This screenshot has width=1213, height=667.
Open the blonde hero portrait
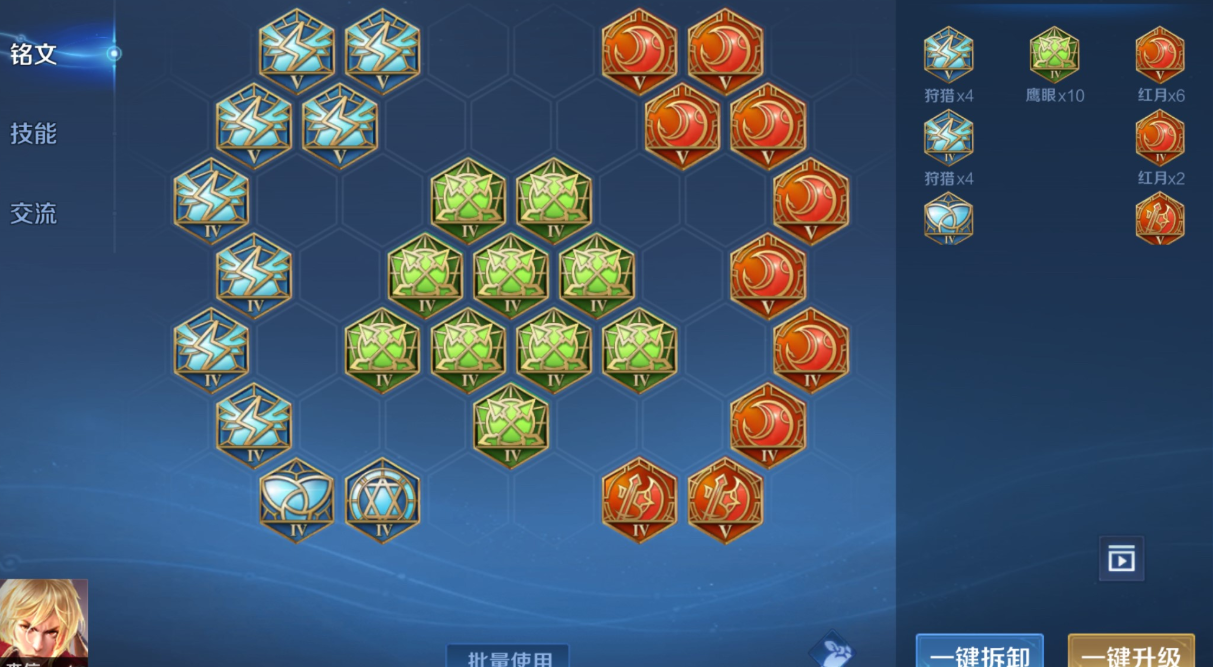tap(44, 622)
